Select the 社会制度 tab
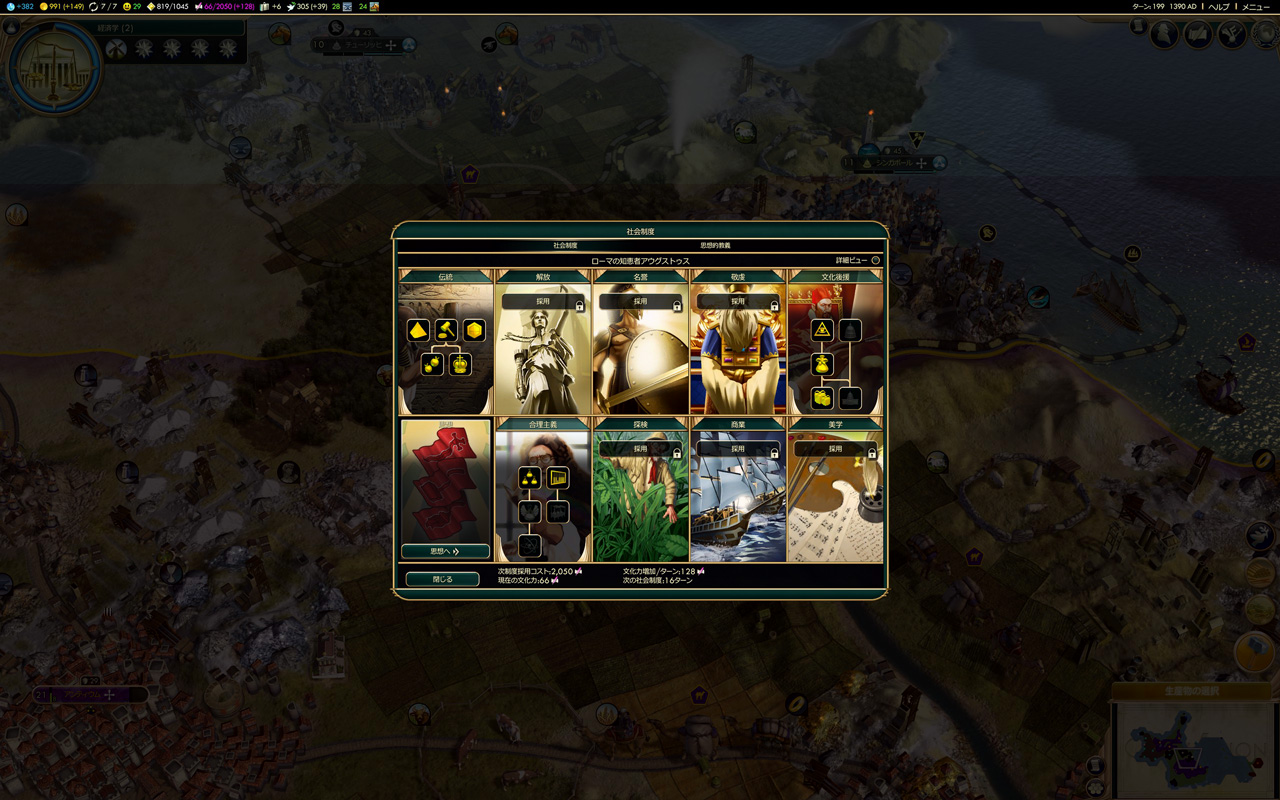Viewport: 1280px width, 800px height. [x=565, y=245]
